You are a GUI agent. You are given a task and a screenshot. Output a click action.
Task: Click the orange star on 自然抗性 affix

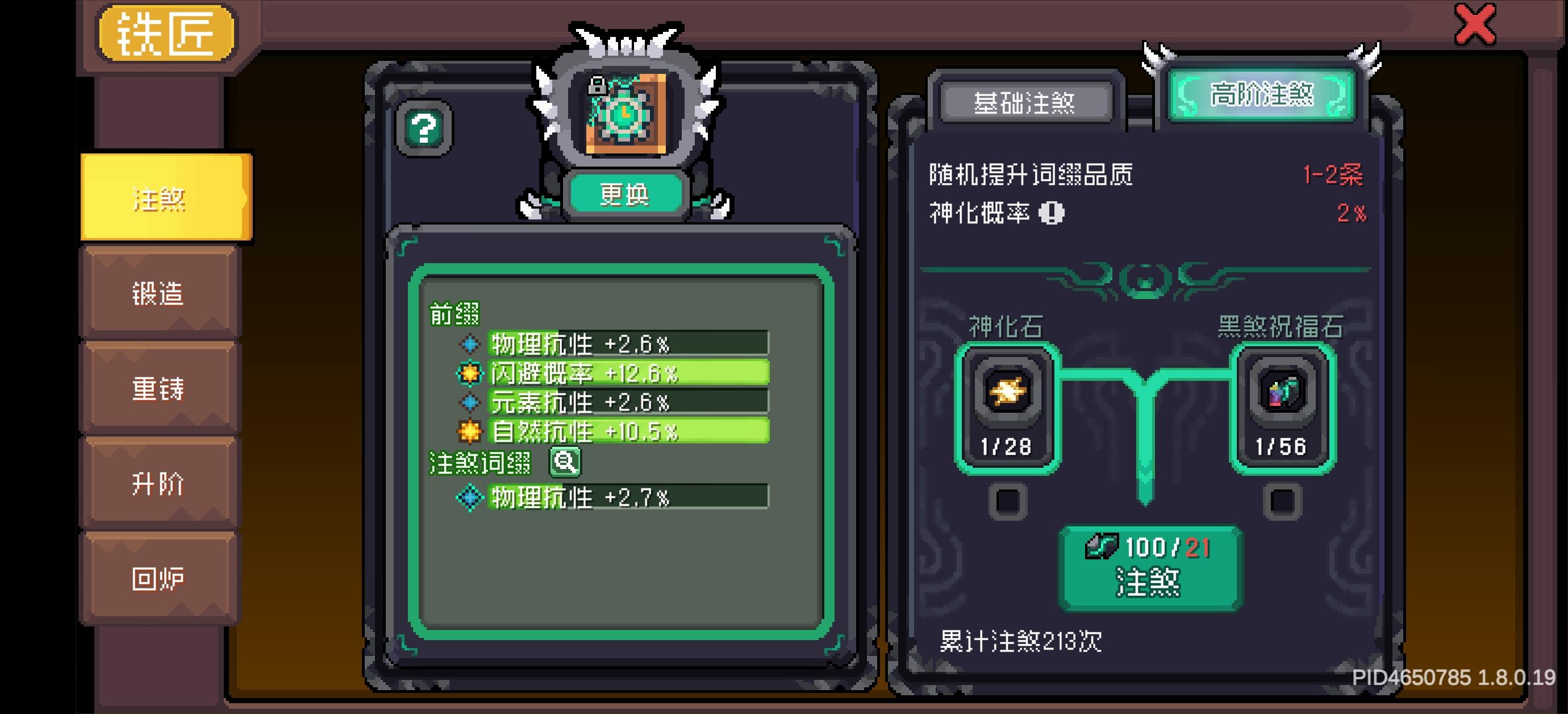click(x=469, y=431)
